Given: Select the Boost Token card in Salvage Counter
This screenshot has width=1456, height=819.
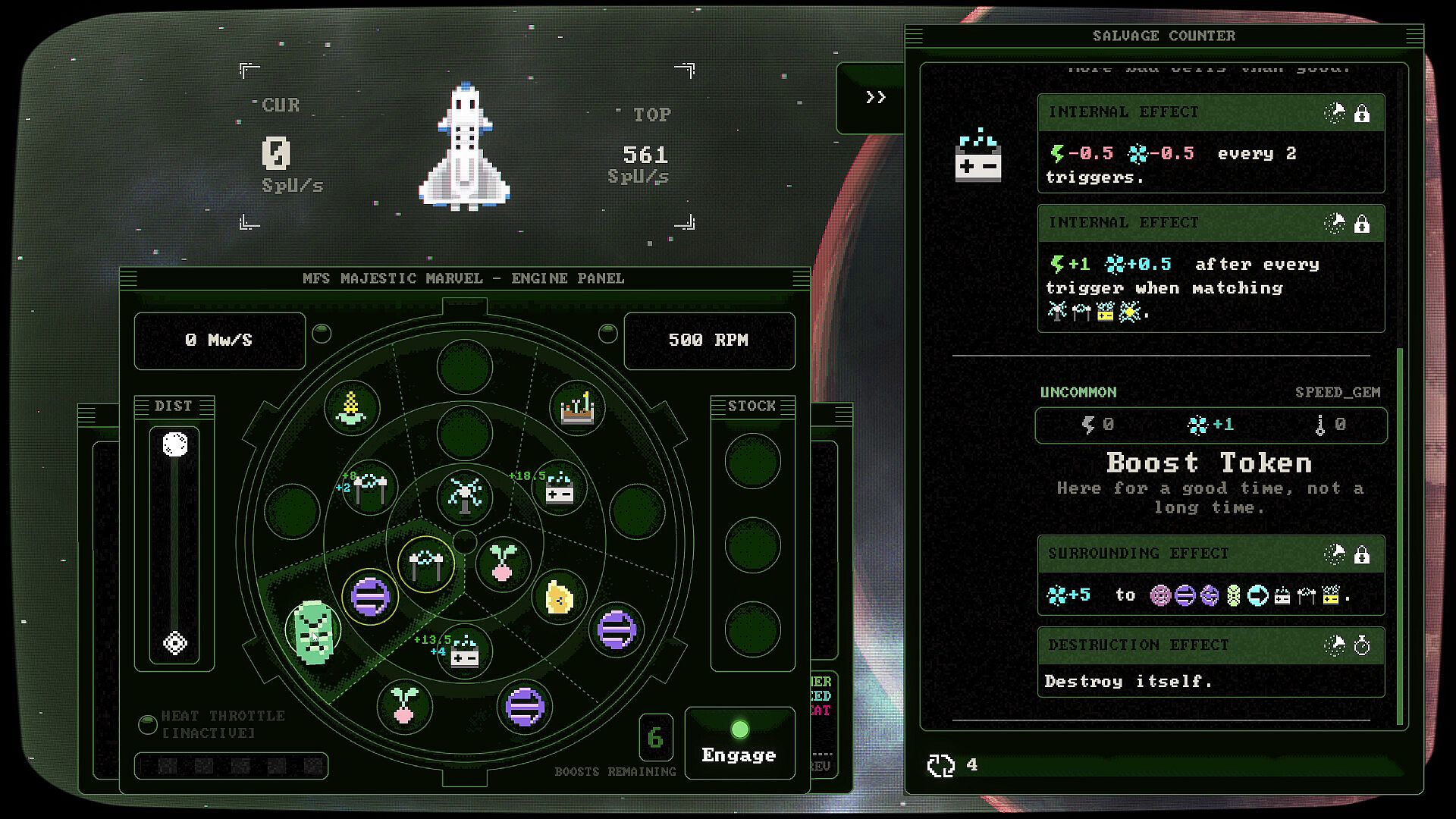Looking at the screenshot, I should pos(1210,463).
